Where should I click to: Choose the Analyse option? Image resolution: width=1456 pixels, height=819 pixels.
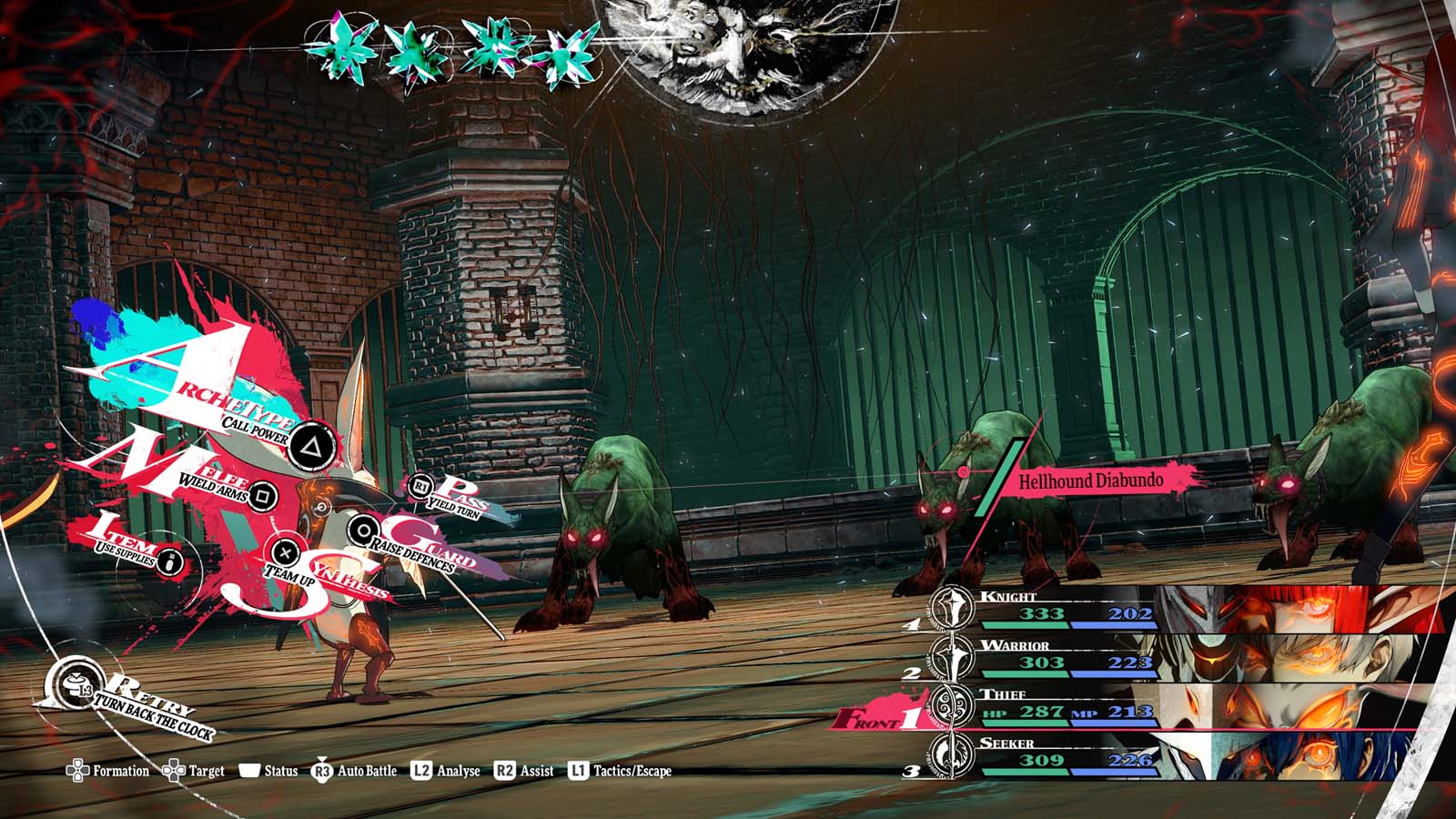click(x=446, y=771)
